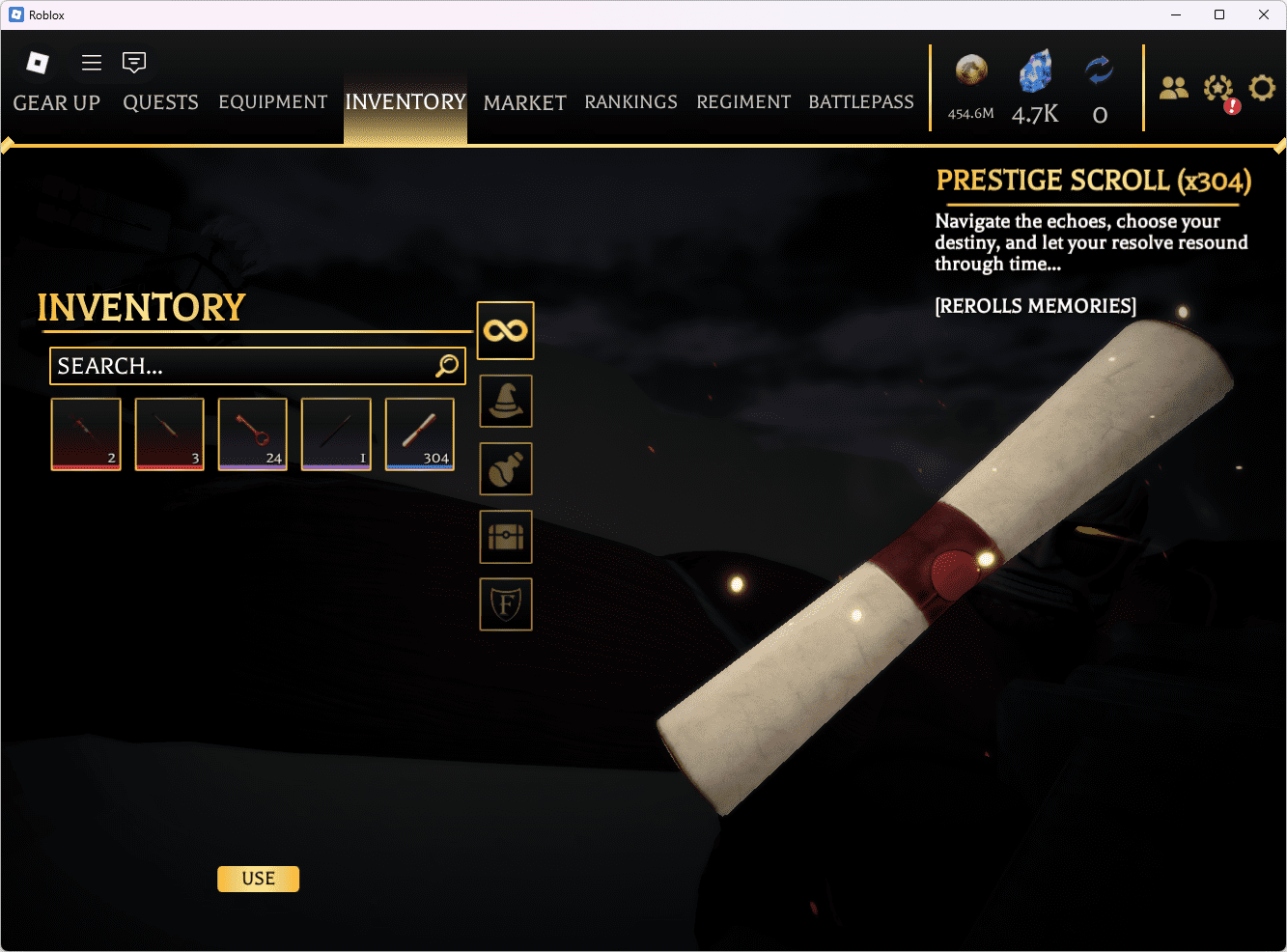Image resolution: width=1287 pixels, height=952 pixels.
Task: Click the inventory search field
Action: (x=241, y=366)
